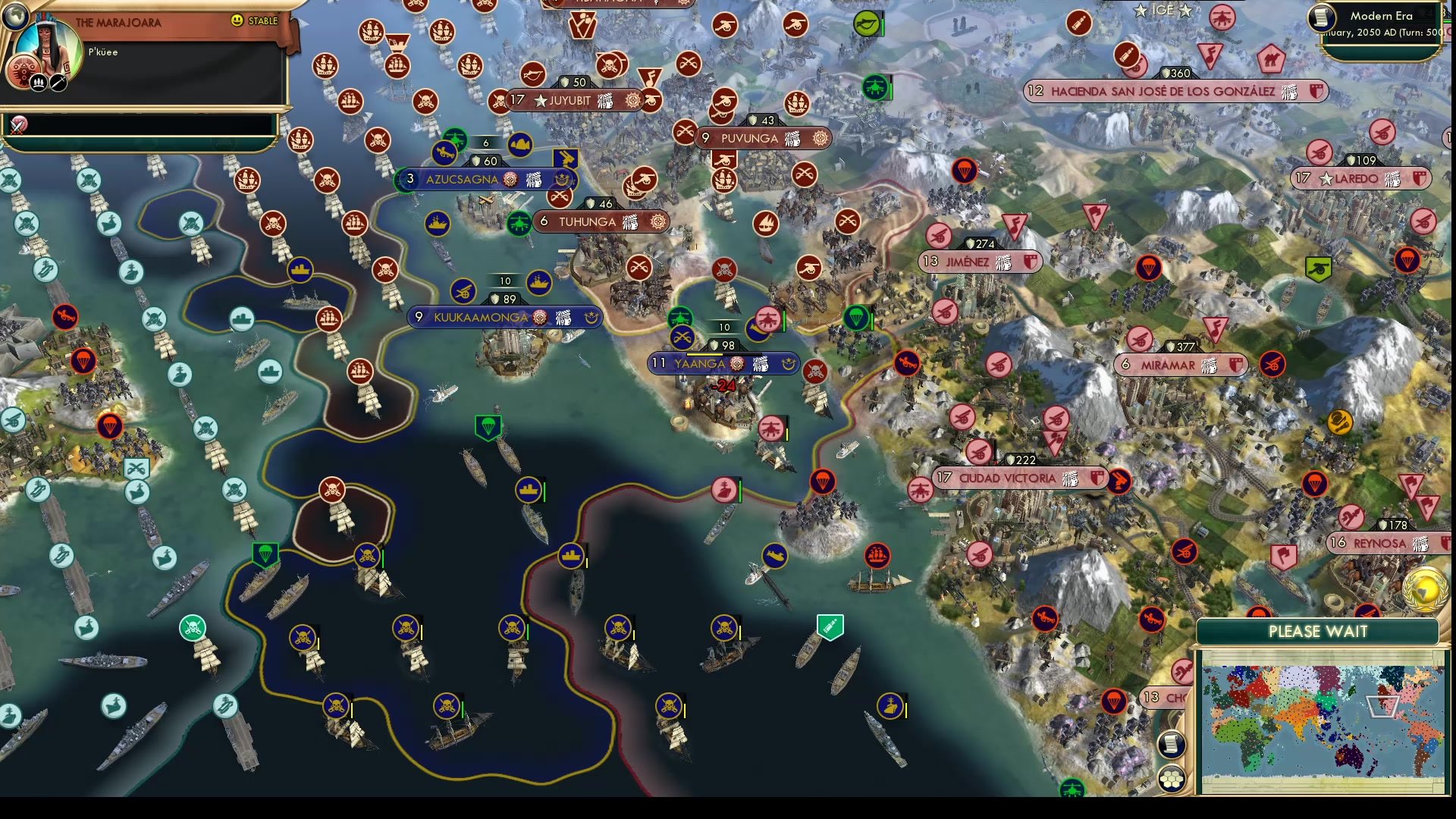Viewport: 1456px width, 819px height.
Task: Click the STABLE smiley happiness indicator
Action: (237, 20)
